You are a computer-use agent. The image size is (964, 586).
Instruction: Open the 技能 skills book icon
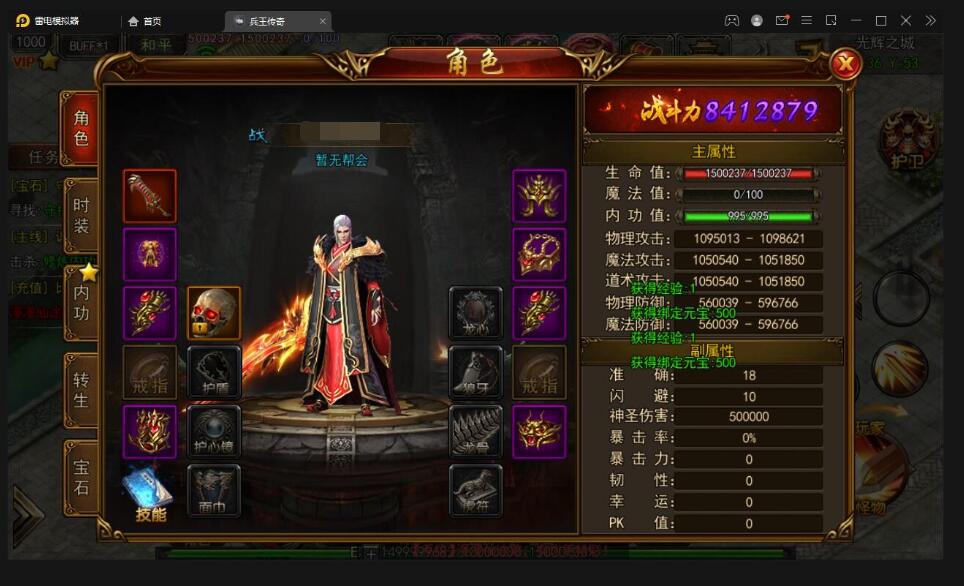[x=149, y=494]
